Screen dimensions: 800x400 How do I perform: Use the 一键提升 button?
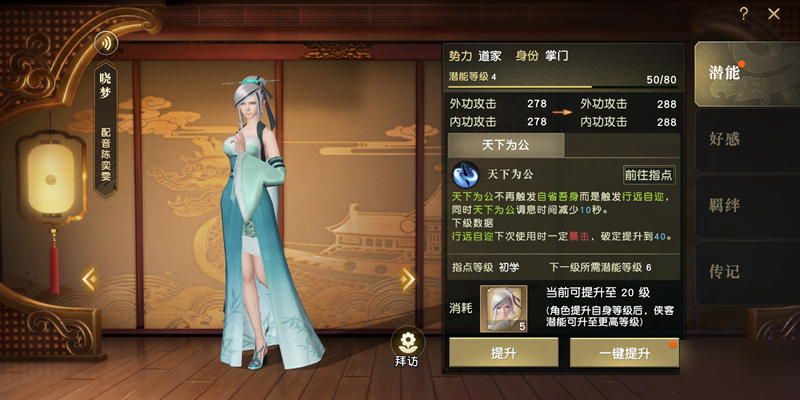(624, 354)
